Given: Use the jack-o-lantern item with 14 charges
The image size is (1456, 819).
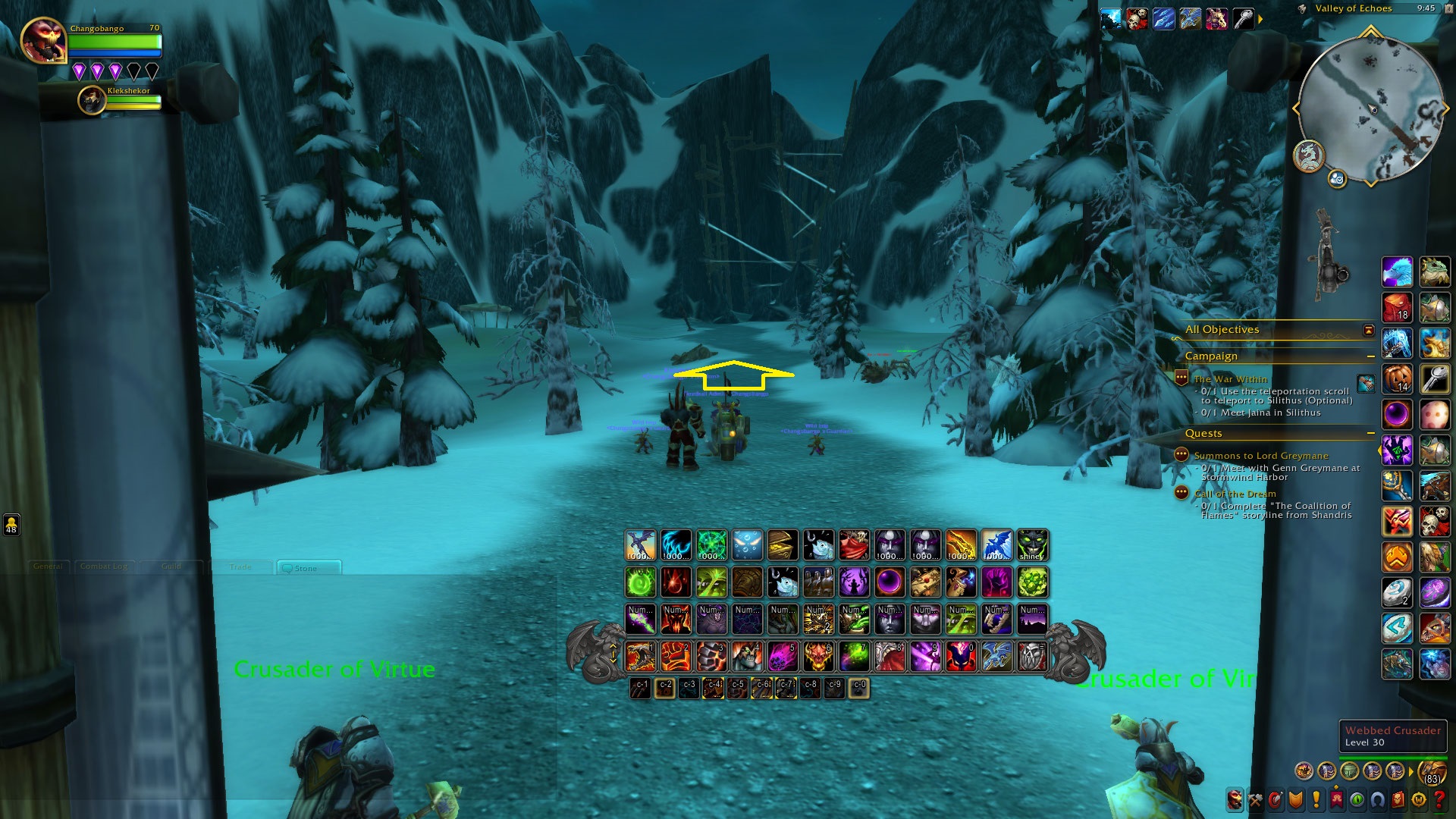Looking at the screenshot, I should click(1397, 378).
